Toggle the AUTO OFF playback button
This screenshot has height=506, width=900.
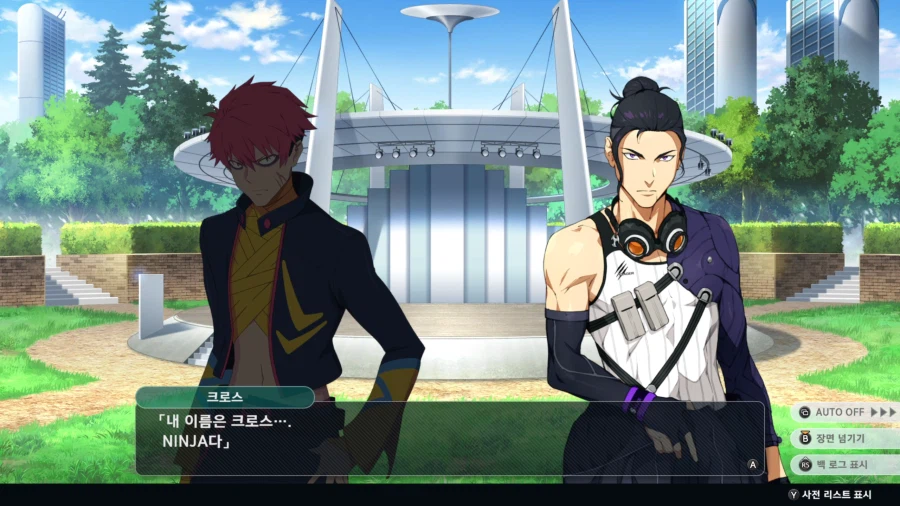pyautogui.click(x=845, y=412)
